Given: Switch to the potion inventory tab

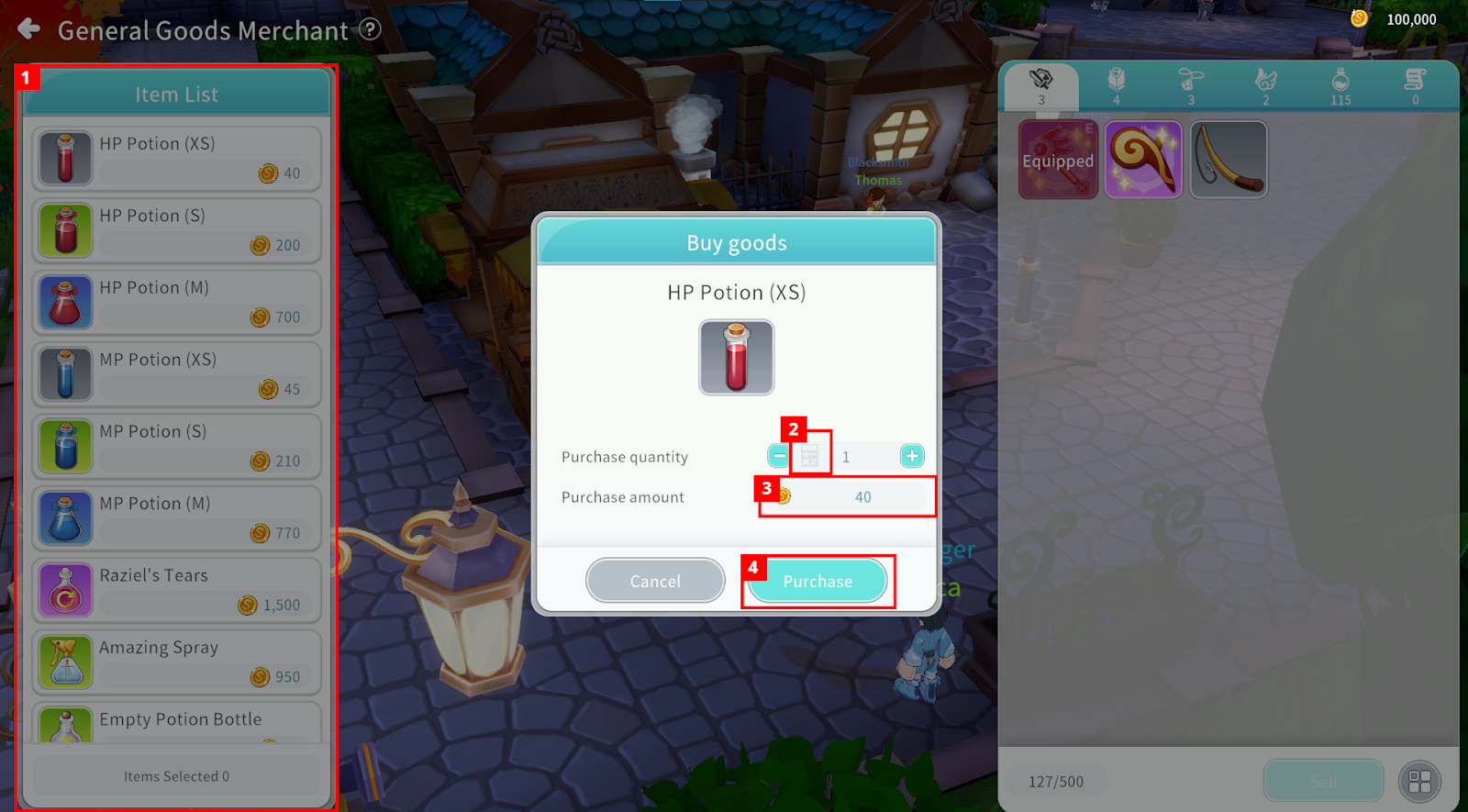Looking at the screenshot, I should tap(1340, 85).
